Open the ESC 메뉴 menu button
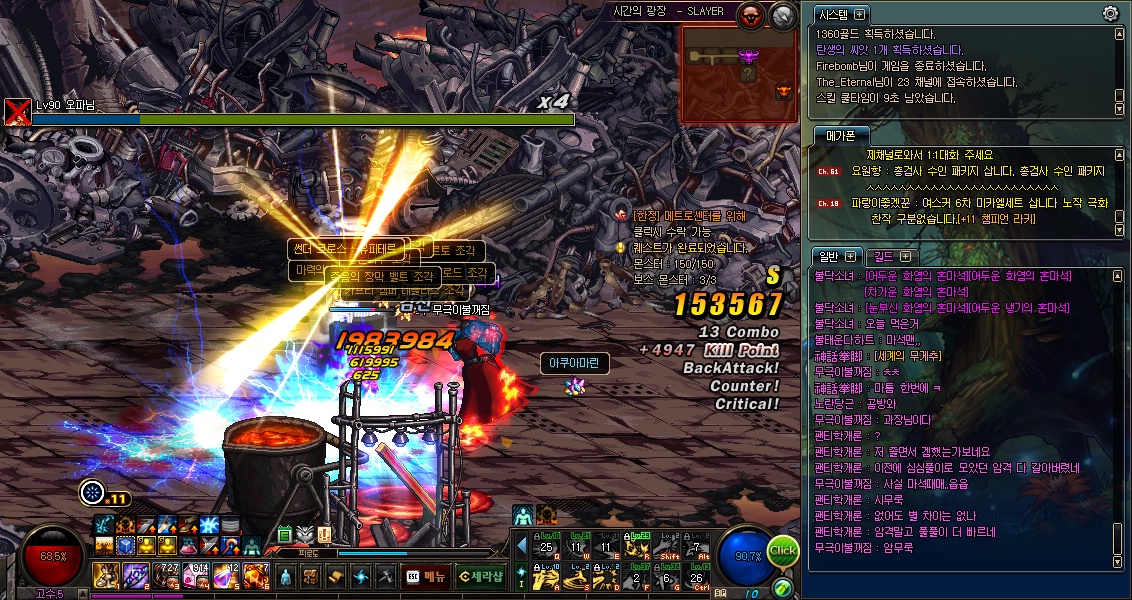 (425, 577)
